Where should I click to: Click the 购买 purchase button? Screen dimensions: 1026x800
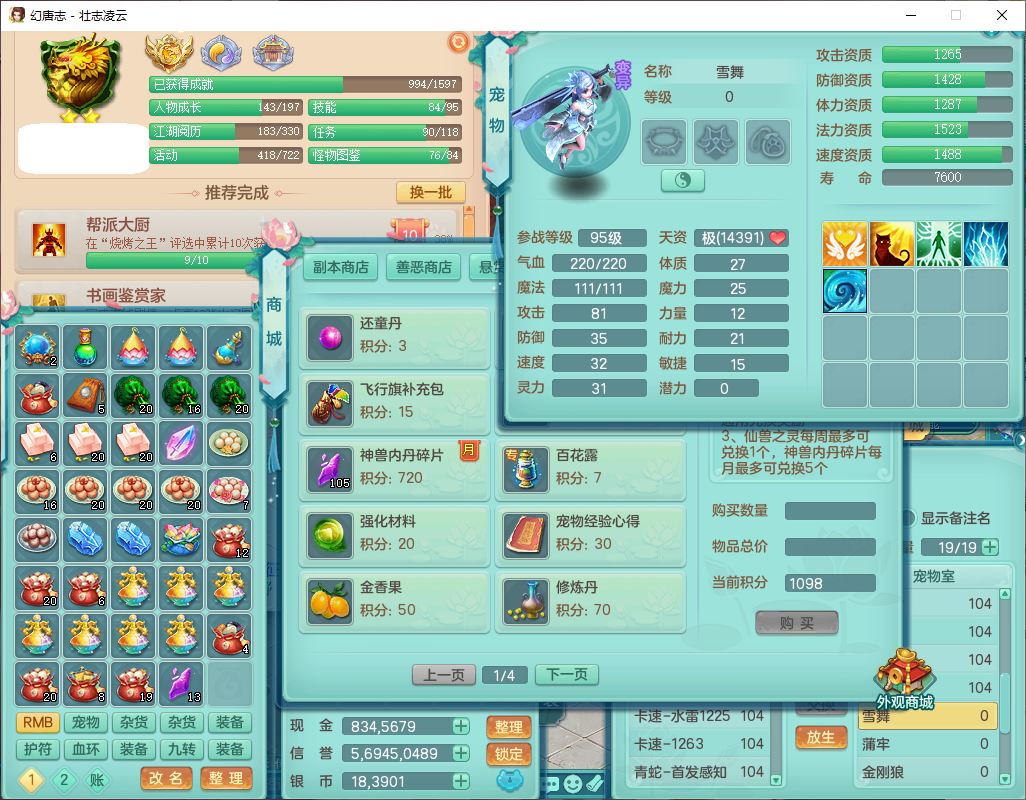(796, 623)
